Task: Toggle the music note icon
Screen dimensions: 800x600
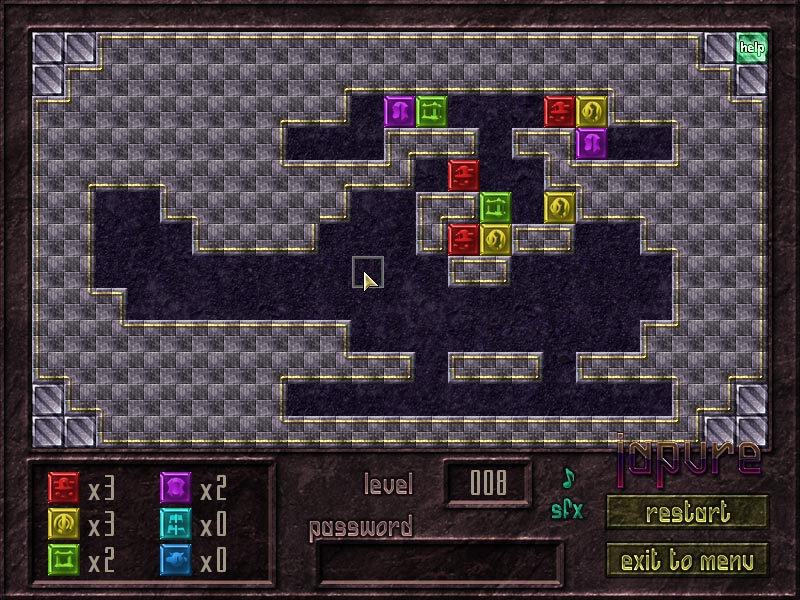Action: tap(568, 476)
